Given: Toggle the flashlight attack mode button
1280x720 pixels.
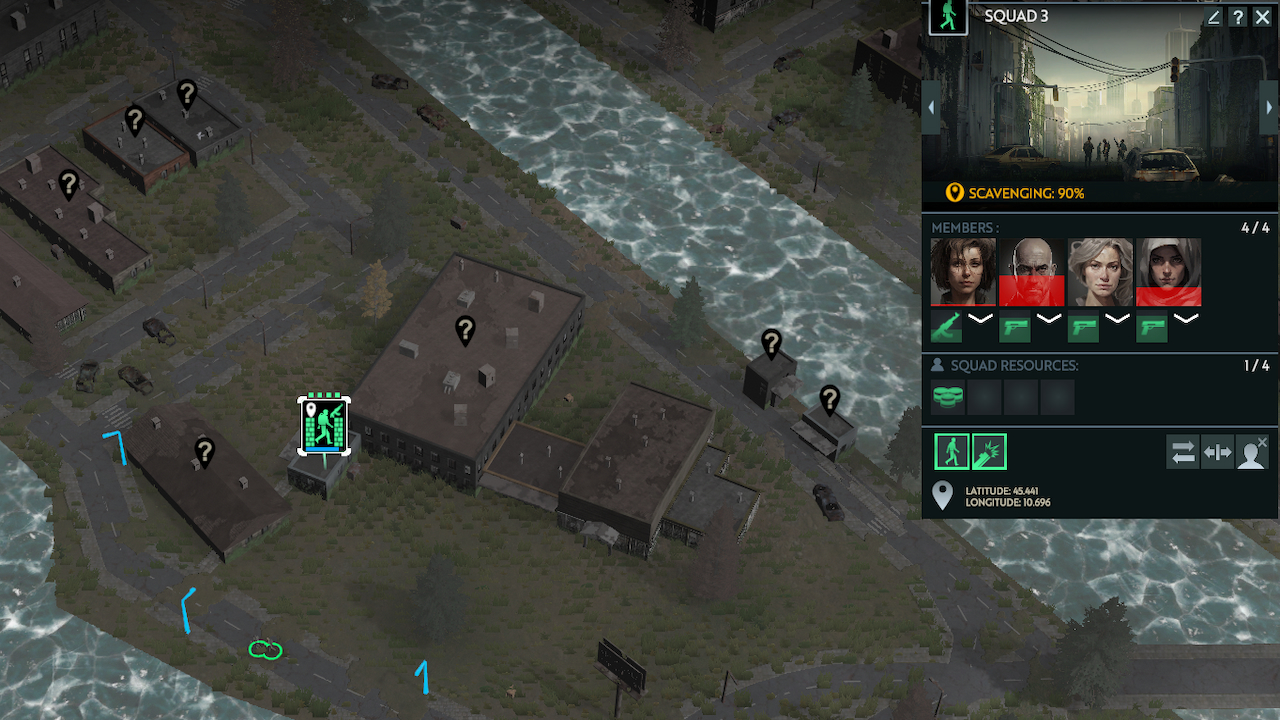Looking at the screenshot, I should [x=989, y=452].
